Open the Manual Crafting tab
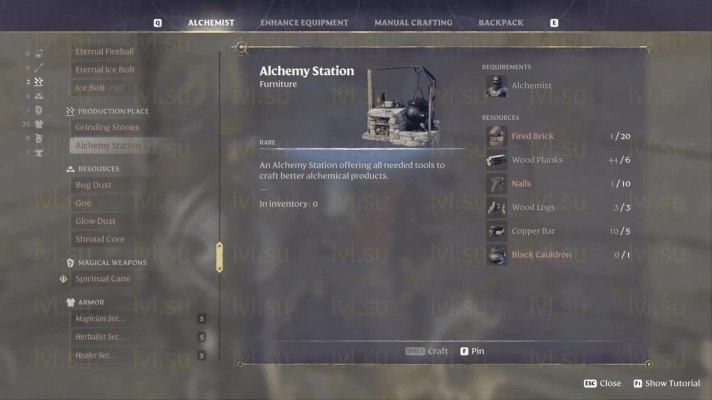This screenshot has width=712, height=400. (x=413, y=22)
